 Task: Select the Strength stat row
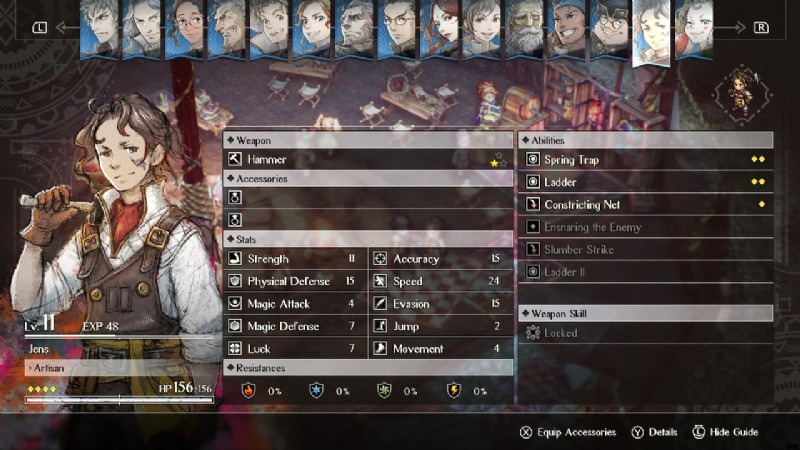tap(294, 259)
